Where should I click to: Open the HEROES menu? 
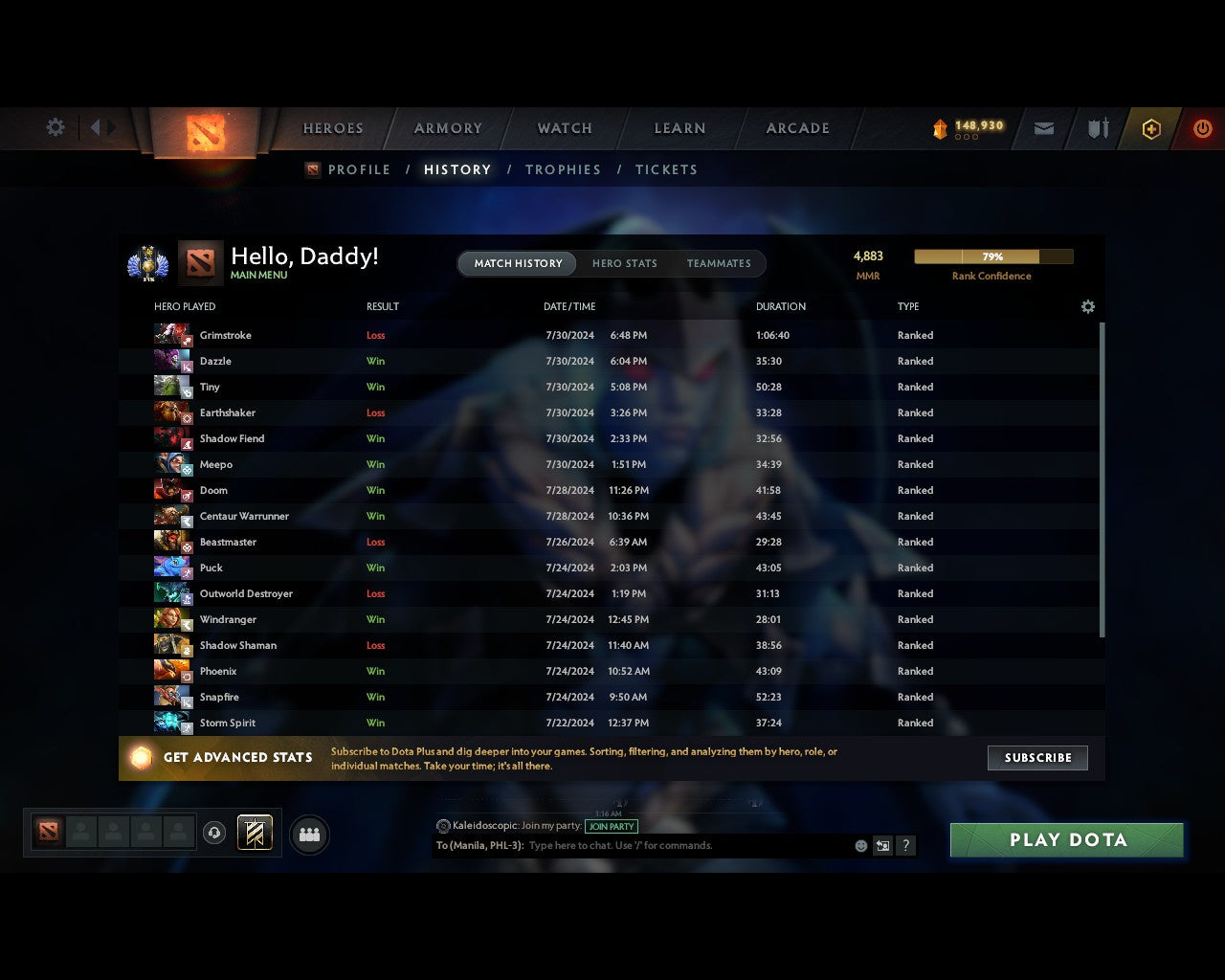332,128
